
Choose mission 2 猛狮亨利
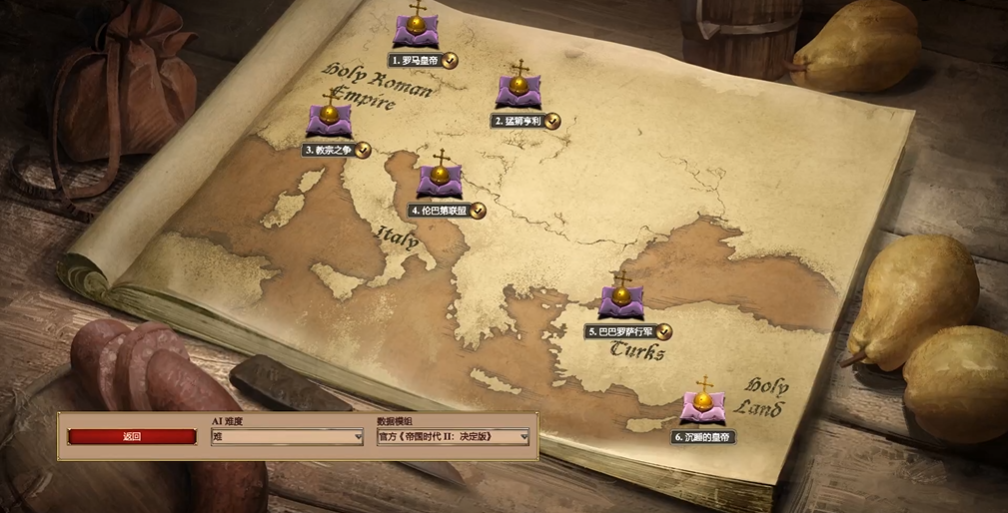[518, 92]
